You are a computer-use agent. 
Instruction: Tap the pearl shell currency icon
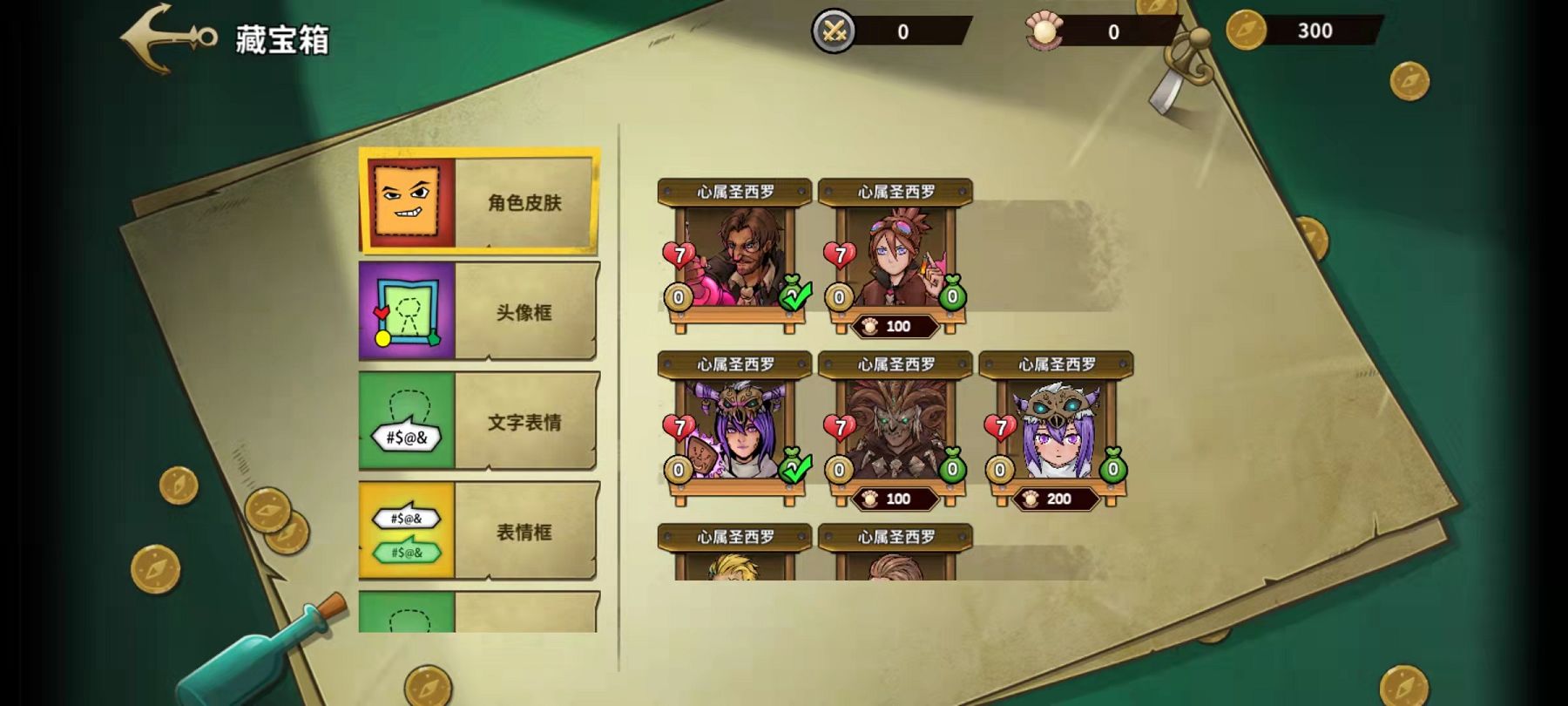pos(1044,32)
